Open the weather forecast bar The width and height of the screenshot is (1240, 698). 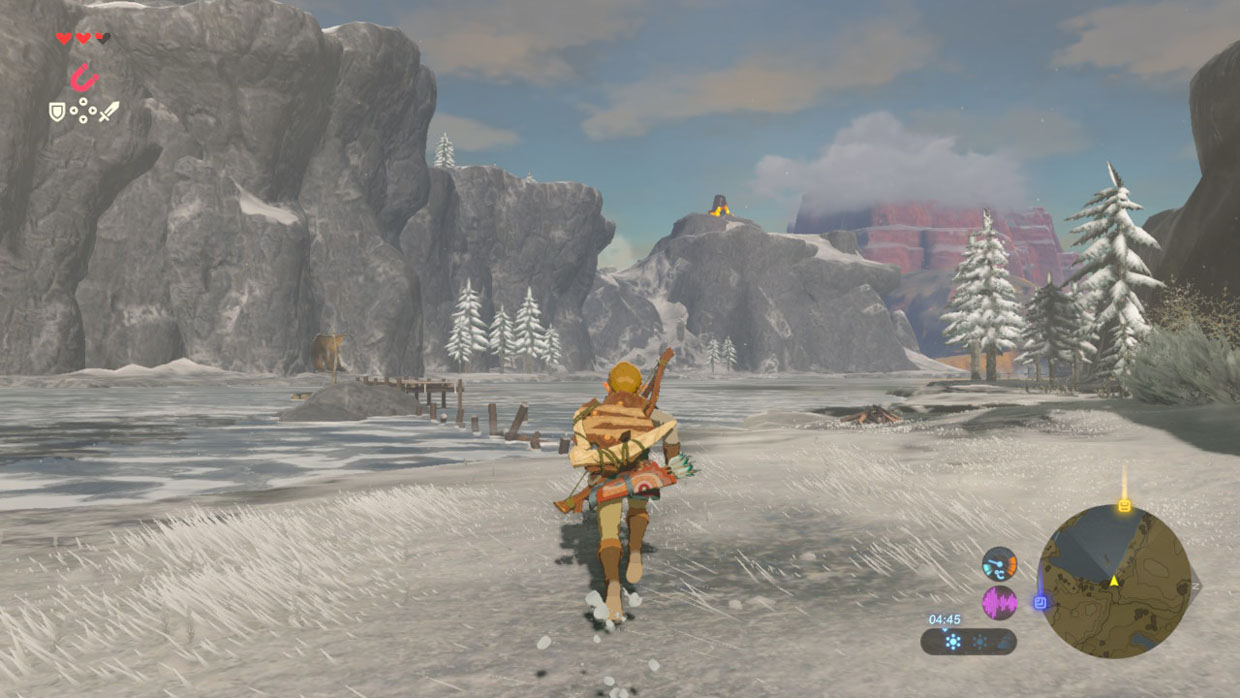969,641
